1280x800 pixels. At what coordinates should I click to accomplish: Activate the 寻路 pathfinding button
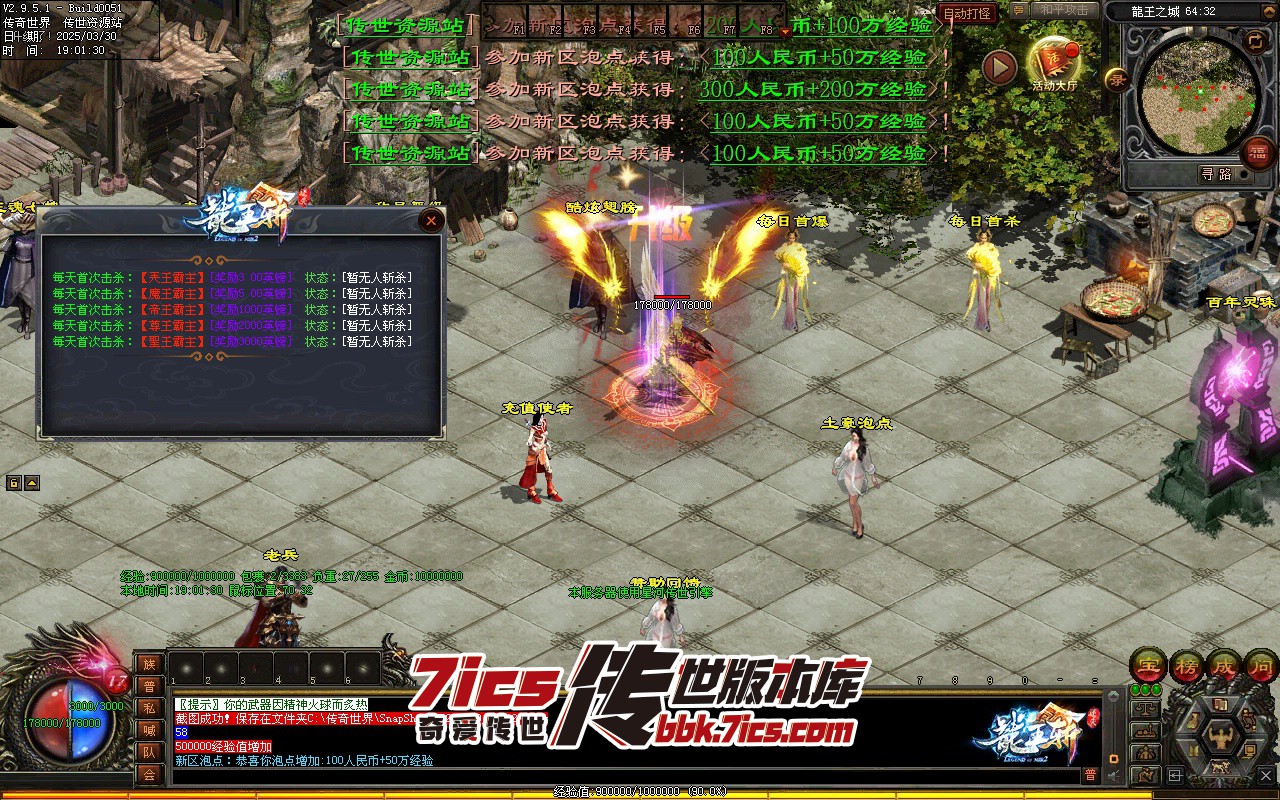[x=1216, y=174]
